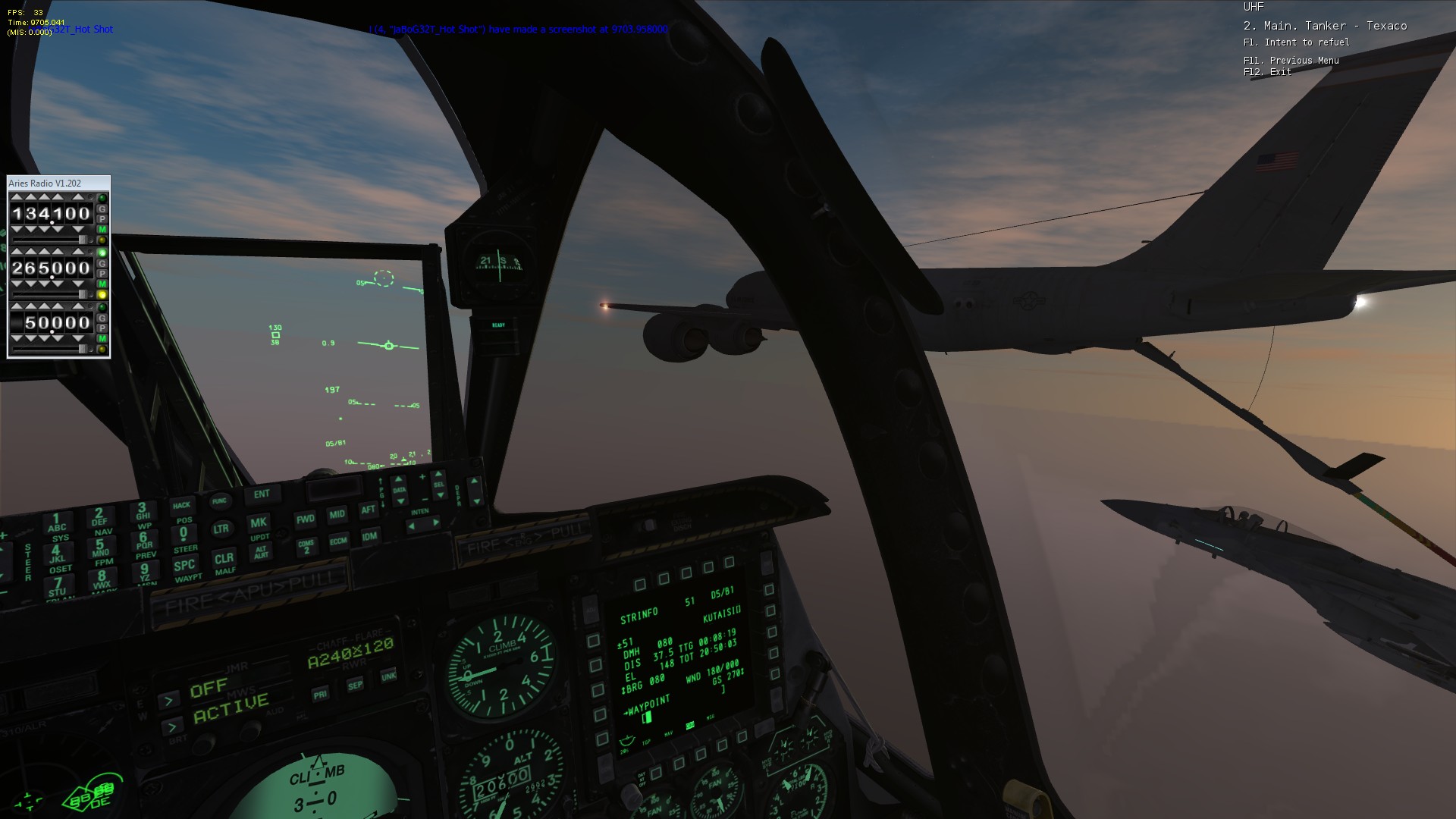Image resolution: width=1456 pixels, height=819 pixels.
Task: Open COMS 2 on the UFC
Action: point(306,546)
